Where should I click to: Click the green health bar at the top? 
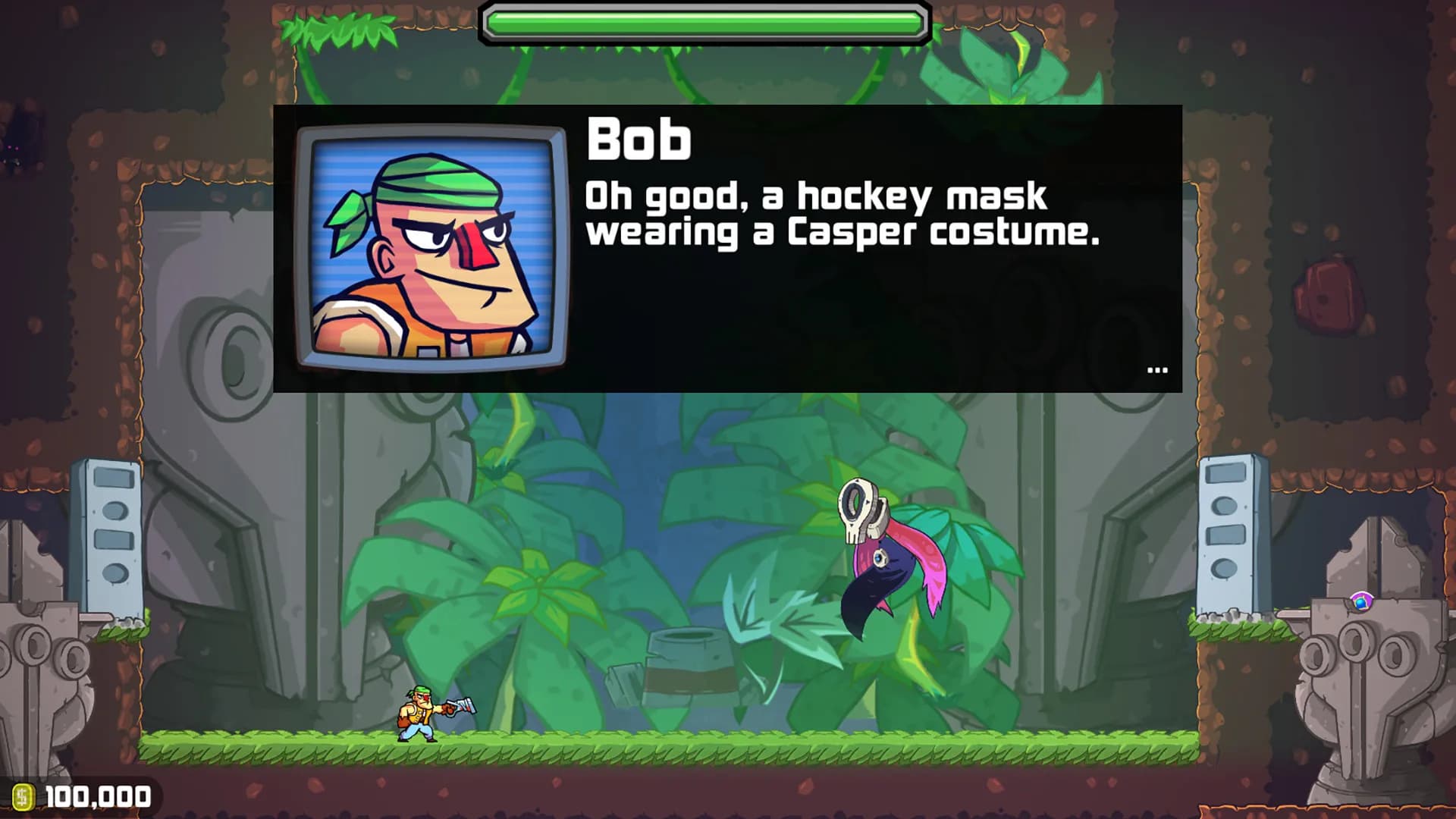(x=705, y=18)
